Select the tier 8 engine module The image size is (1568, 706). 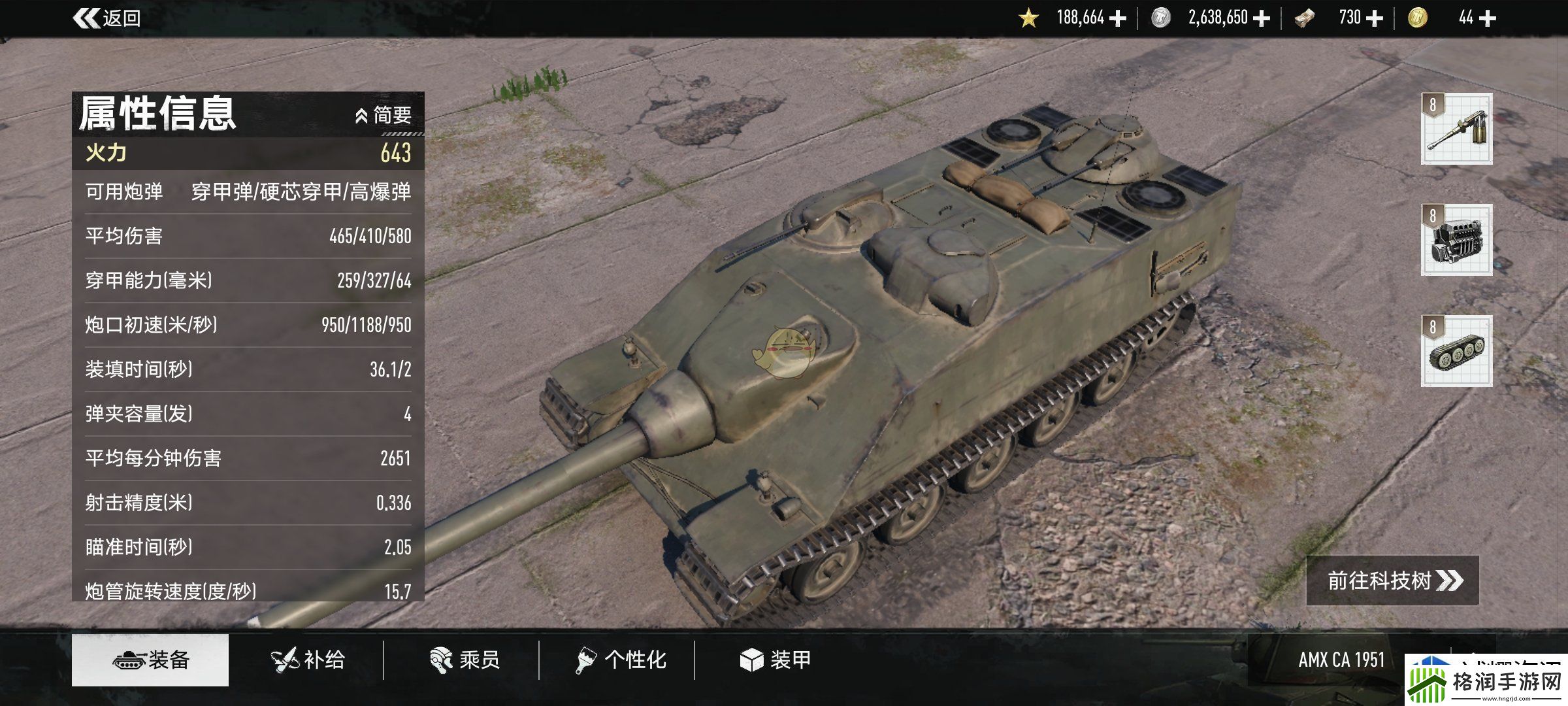(x=1456, y=240)
